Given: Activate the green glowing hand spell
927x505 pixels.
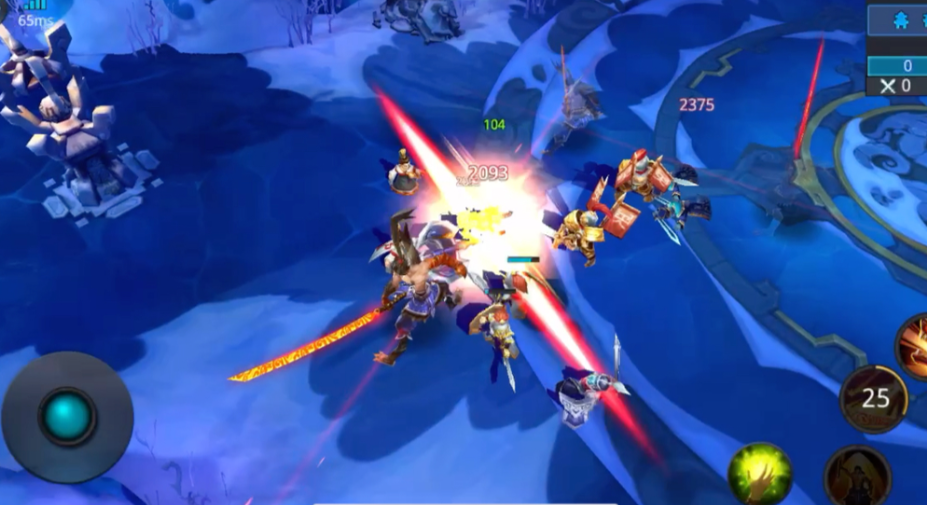Looking at the screenshot, I should pos(760,474).
